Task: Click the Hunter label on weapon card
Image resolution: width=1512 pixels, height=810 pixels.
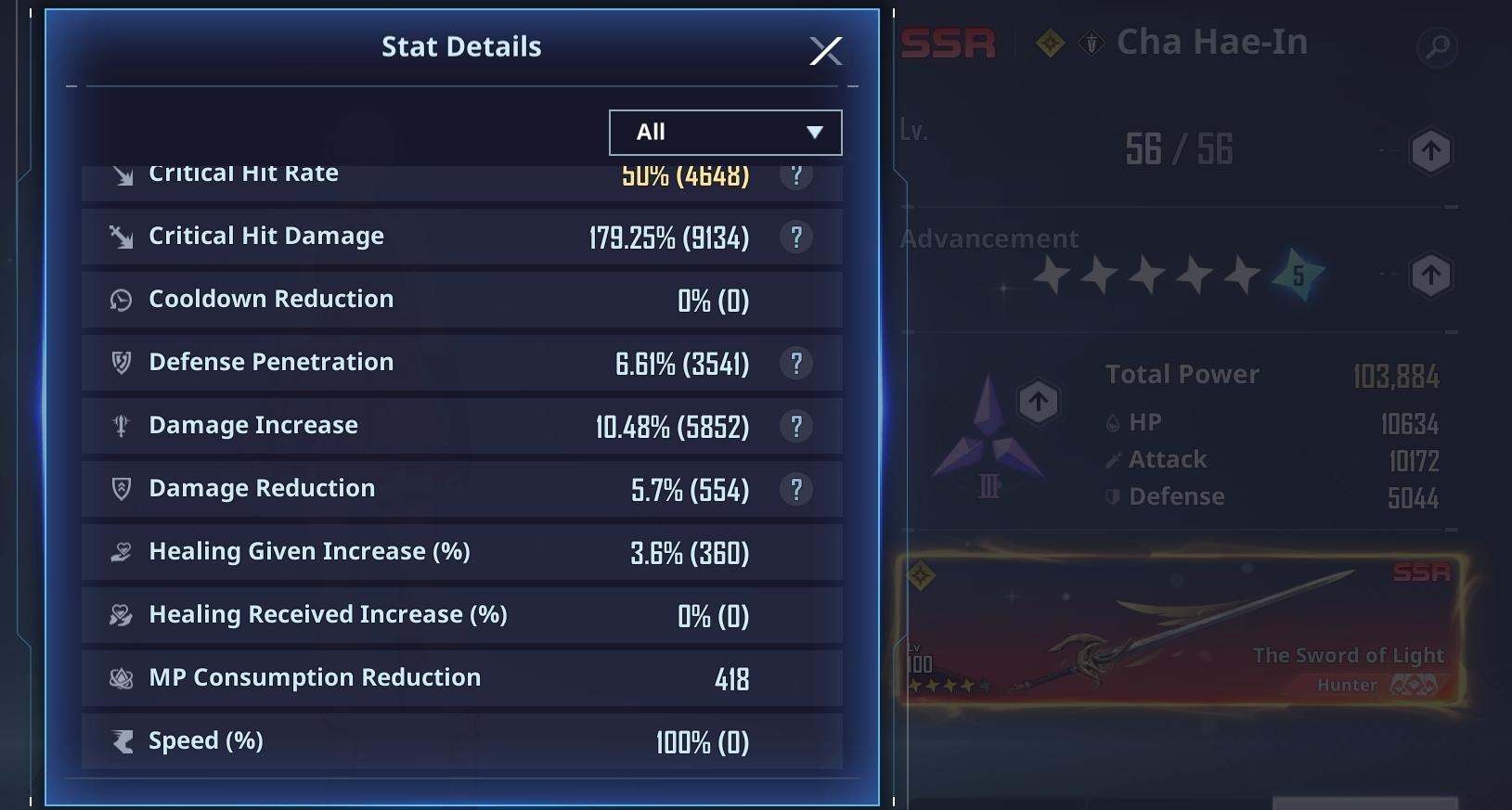Action: [x=1346, y=685]
